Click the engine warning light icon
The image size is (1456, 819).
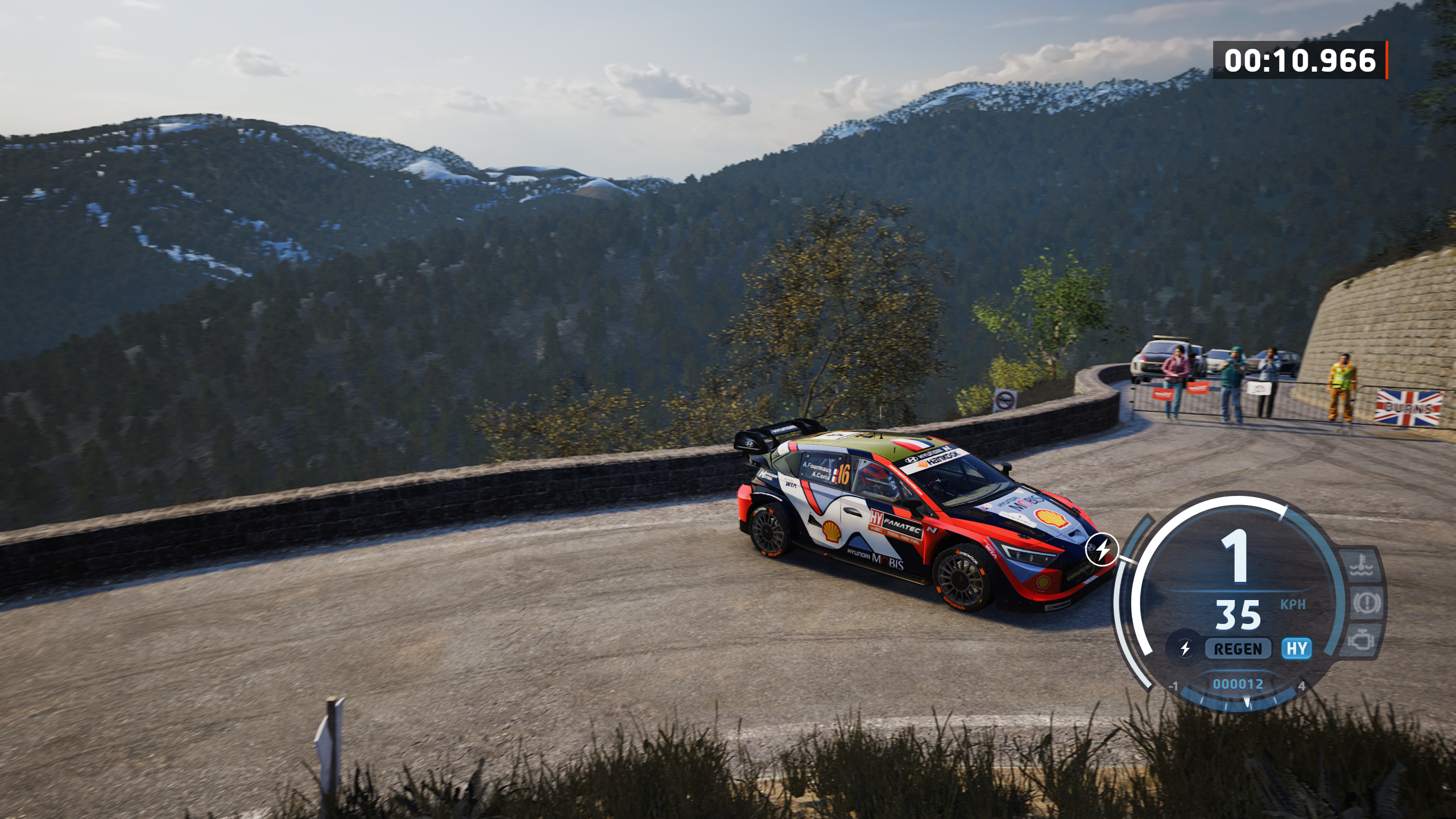[1361, 639]
